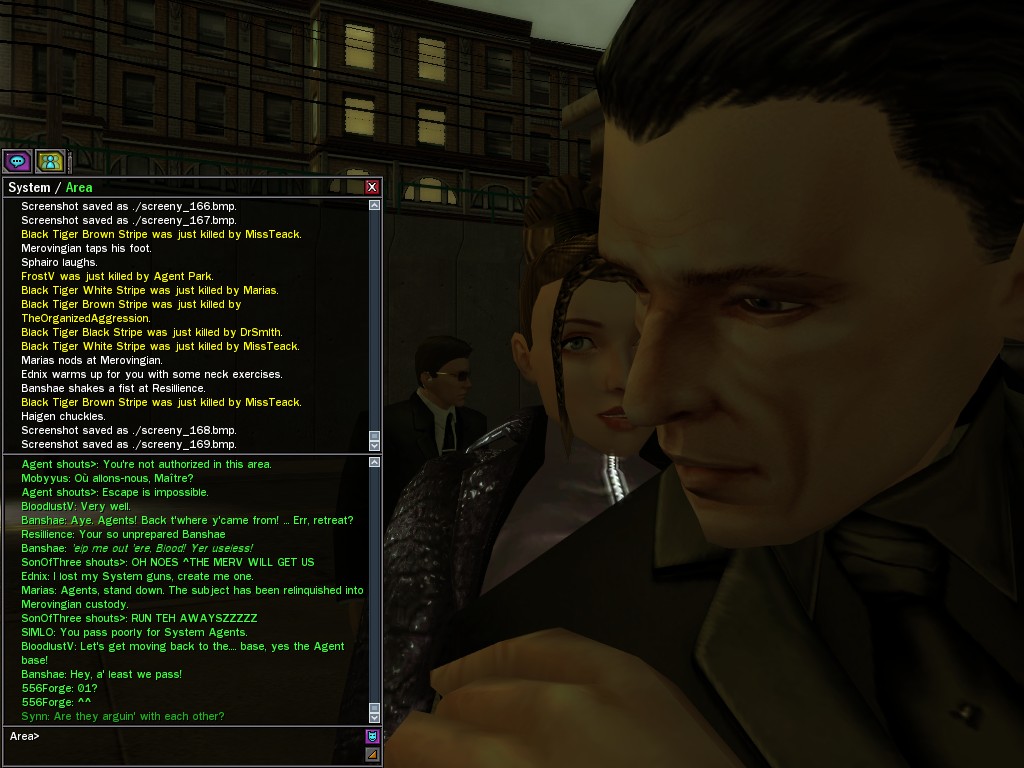Select the Area channel label in title
Screen dimensions: 1024x768
79,187
